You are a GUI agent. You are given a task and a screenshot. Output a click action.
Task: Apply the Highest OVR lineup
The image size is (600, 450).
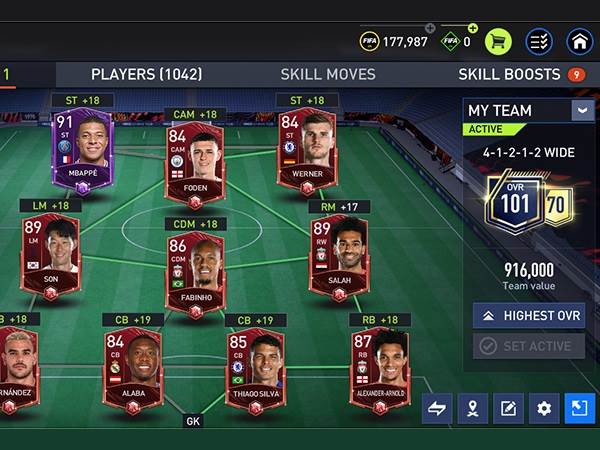[x=529, y=316]
